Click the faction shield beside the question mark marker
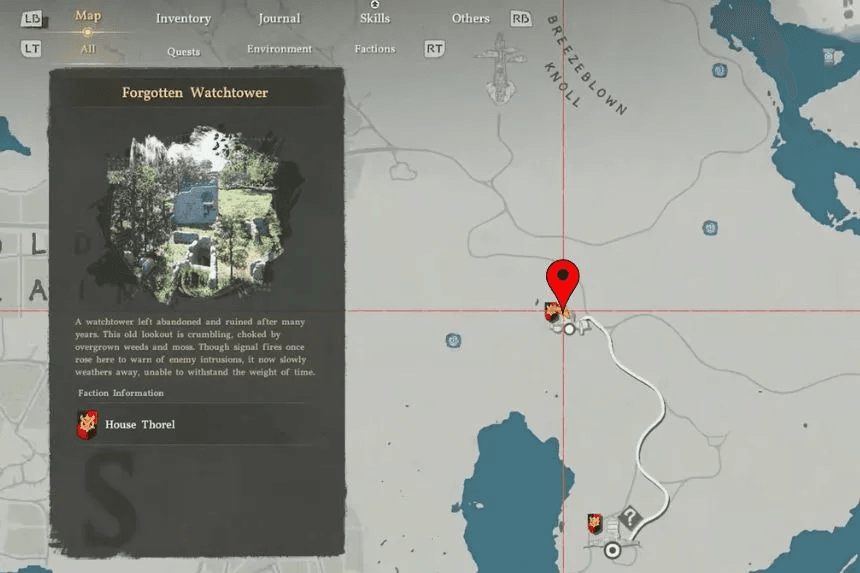The width and height of the screenshot is (860, 573). (x=595, y=524)
